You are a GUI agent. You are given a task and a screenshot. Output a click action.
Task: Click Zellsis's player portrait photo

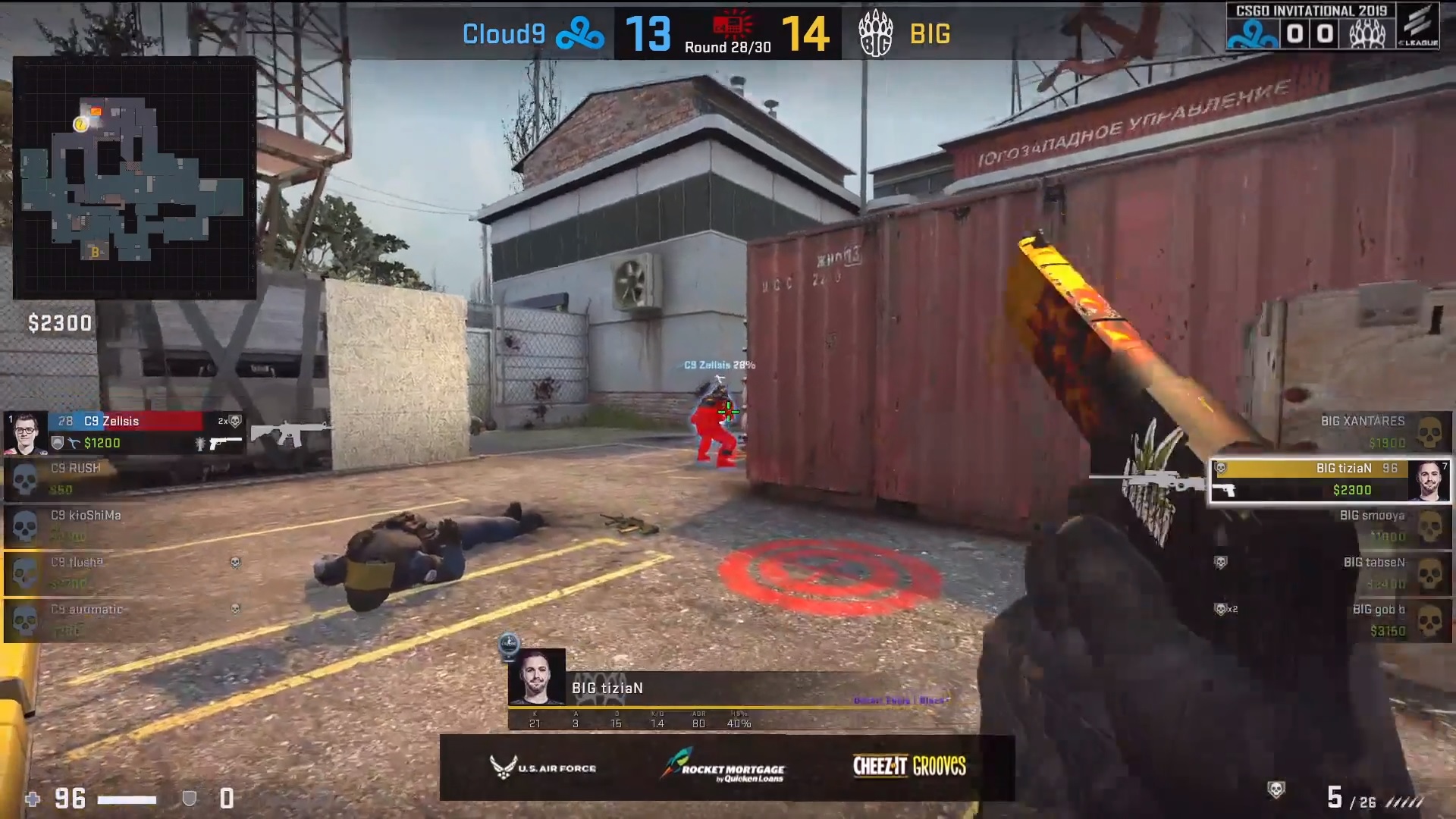[26, 432]
